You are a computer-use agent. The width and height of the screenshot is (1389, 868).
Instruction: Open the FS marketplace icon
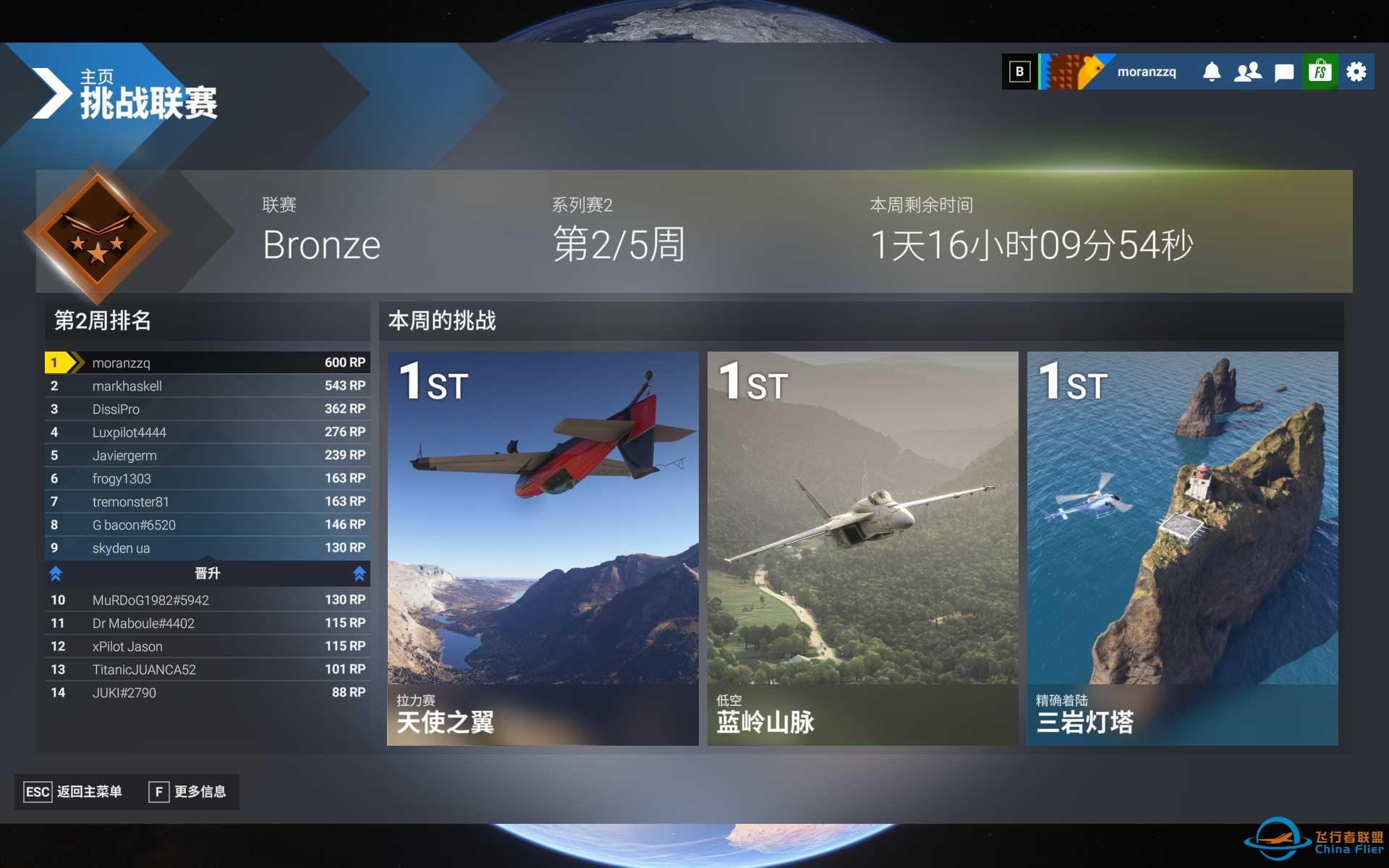(x=1320, y=71)
